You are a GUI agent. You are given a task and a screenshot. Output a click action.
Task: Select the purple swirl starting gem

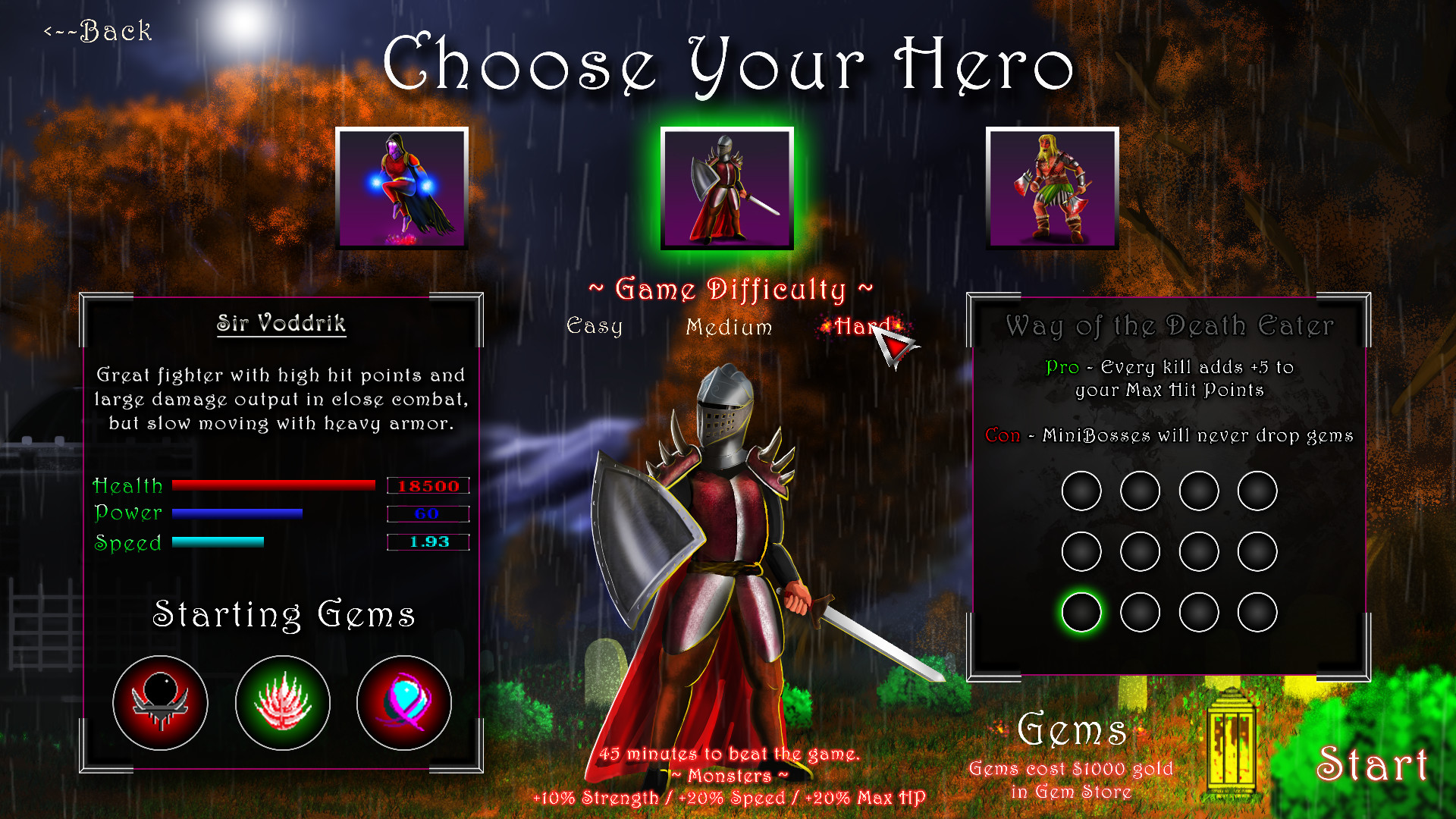point(403,703)
